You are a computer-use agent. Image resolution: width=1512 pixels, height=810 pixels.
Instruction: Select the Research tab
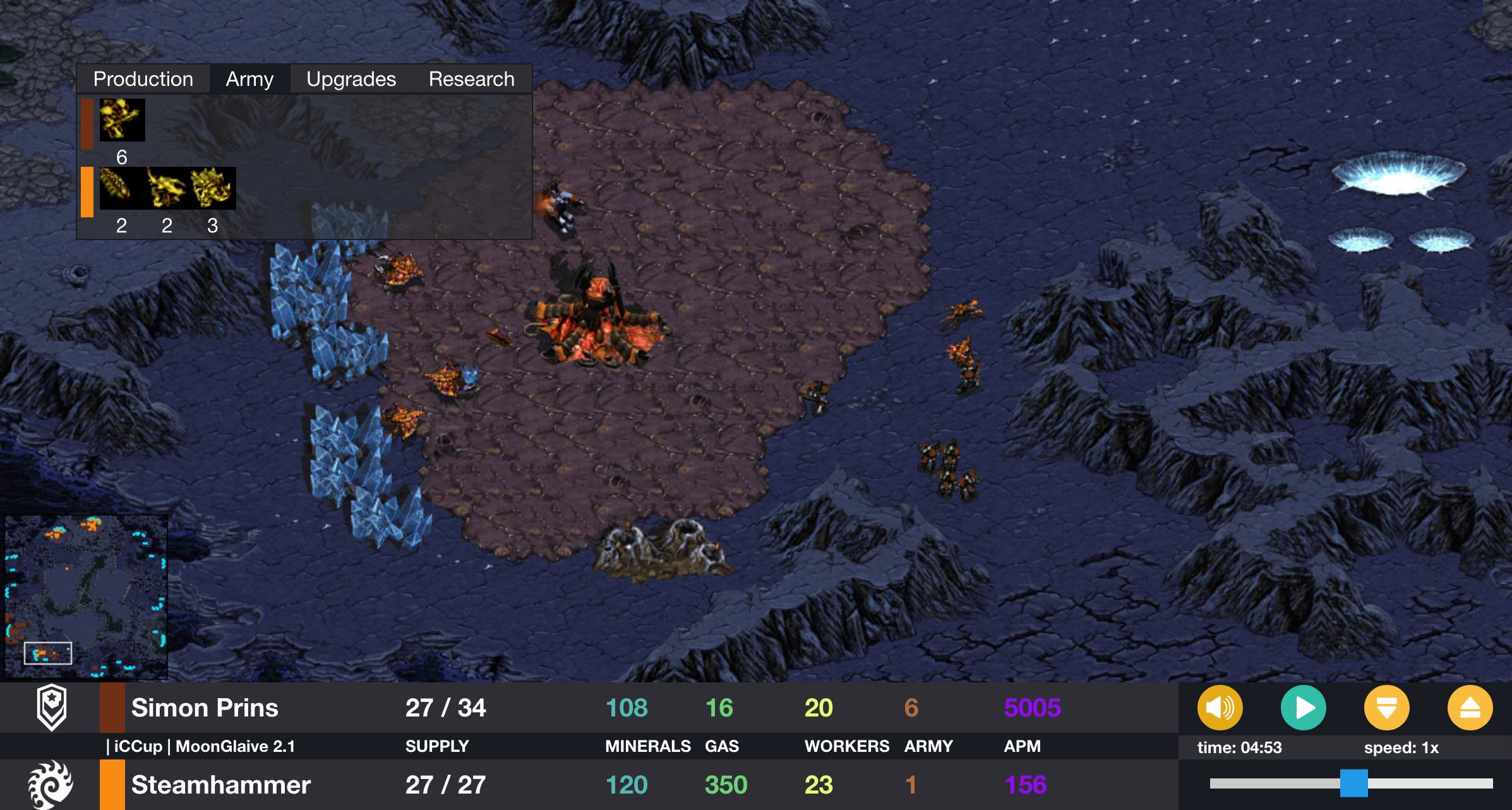[471, 79]
